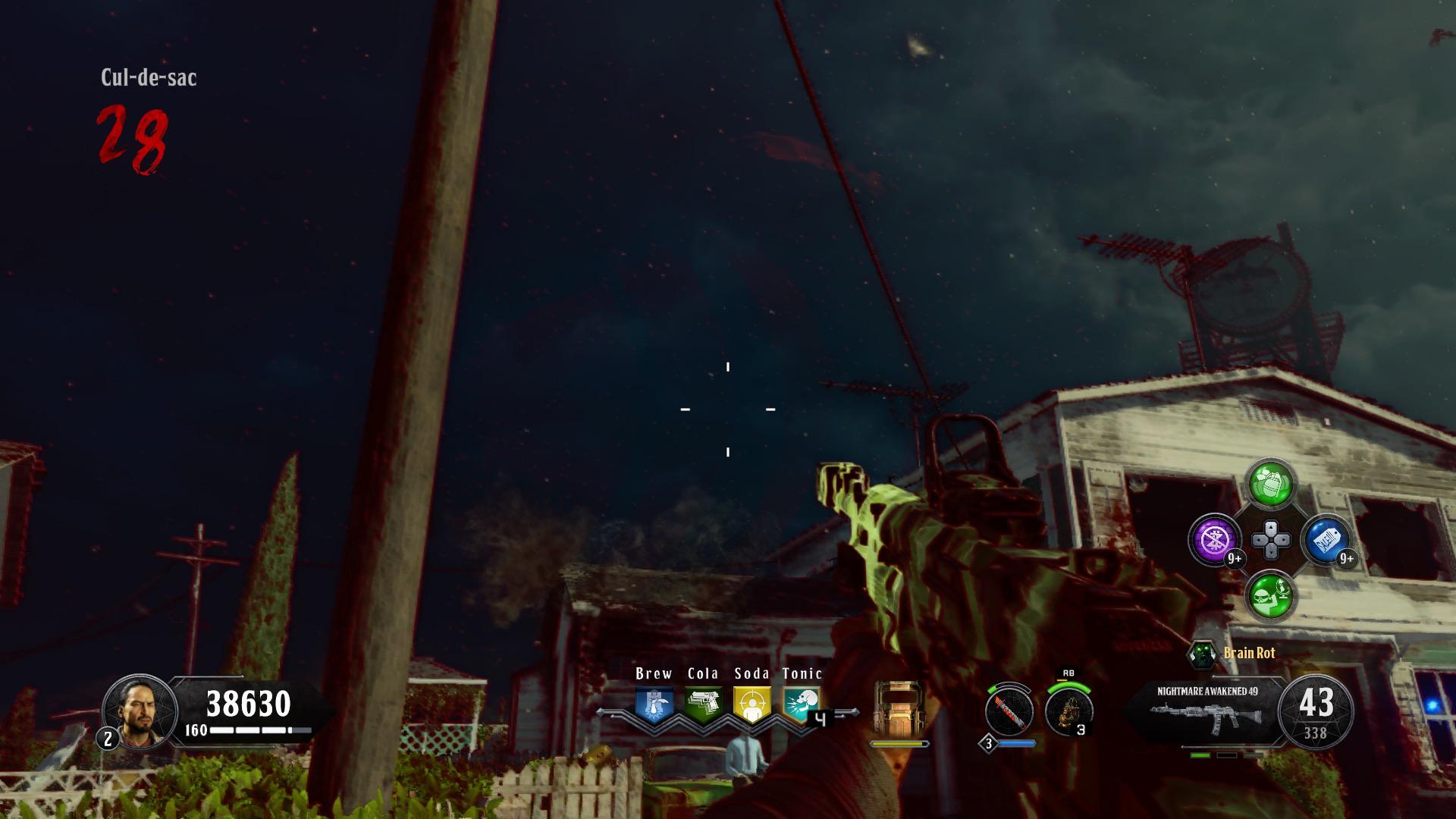1456x819 pixels.
Task: Click the Cul-de-sac location label
Action: click(x=149, y=77)
